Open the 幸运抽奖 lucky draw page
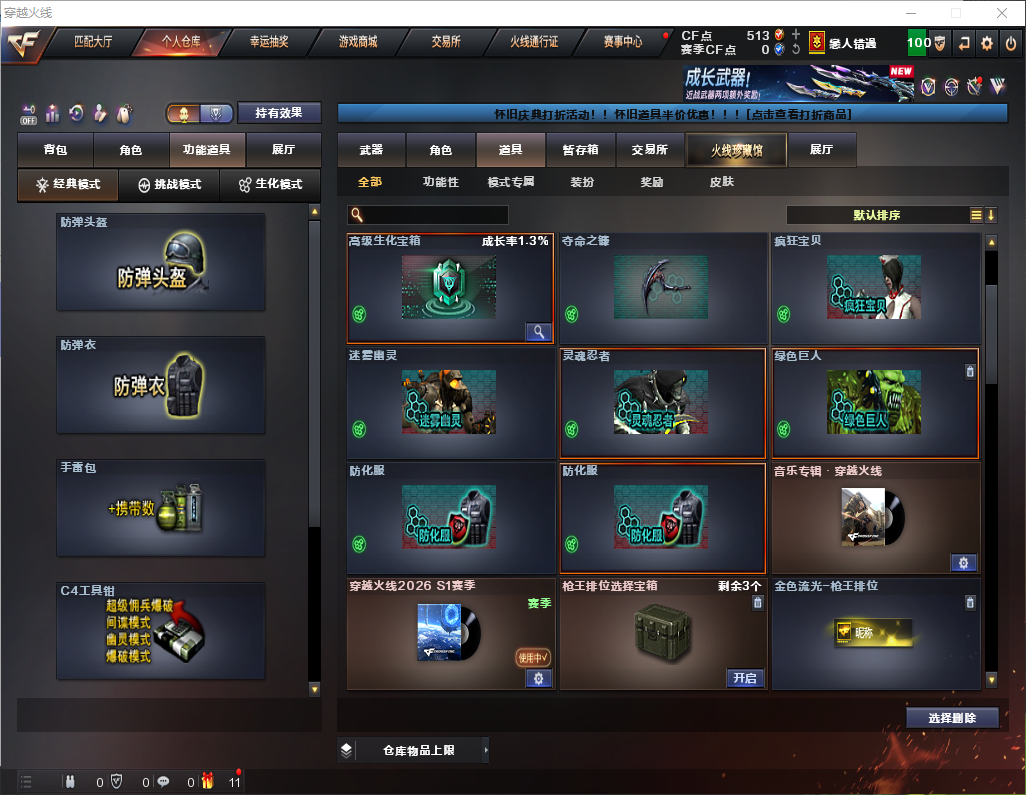This screenshot has height=795, width=1026. (269, 42)
